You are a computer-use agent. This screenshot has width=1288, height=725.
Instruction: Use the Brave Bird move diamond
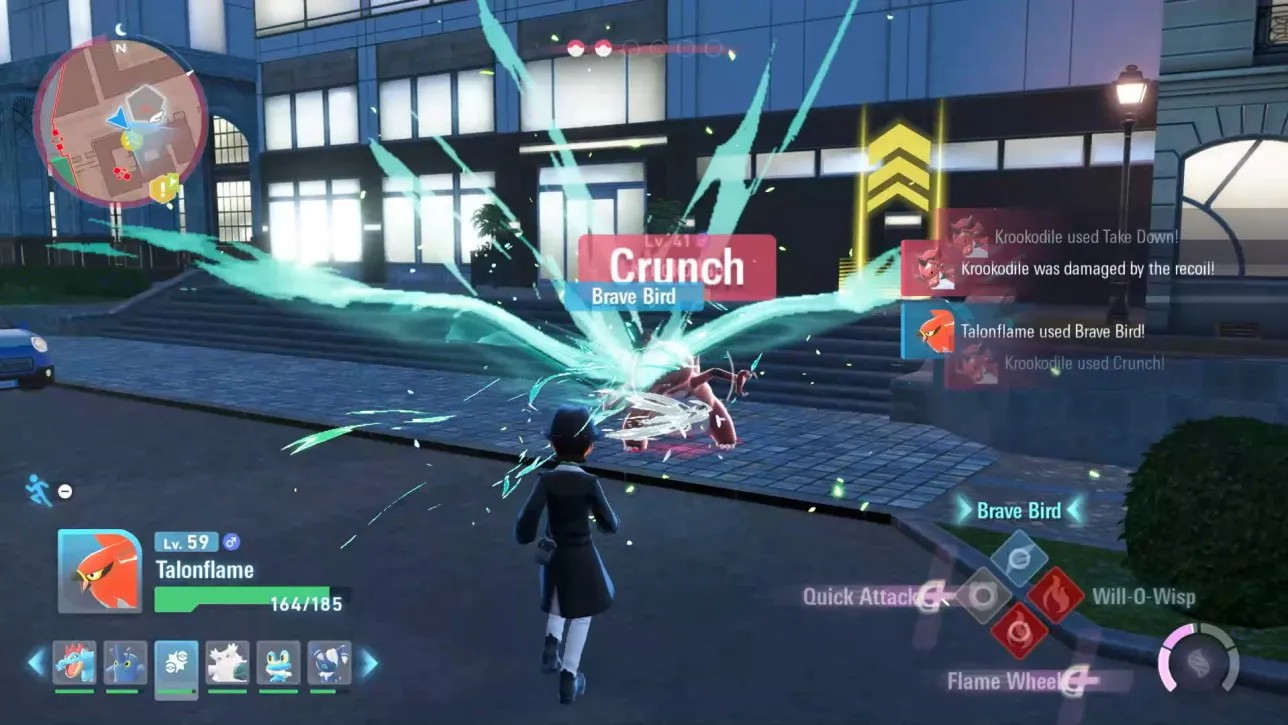(1019, 558)
